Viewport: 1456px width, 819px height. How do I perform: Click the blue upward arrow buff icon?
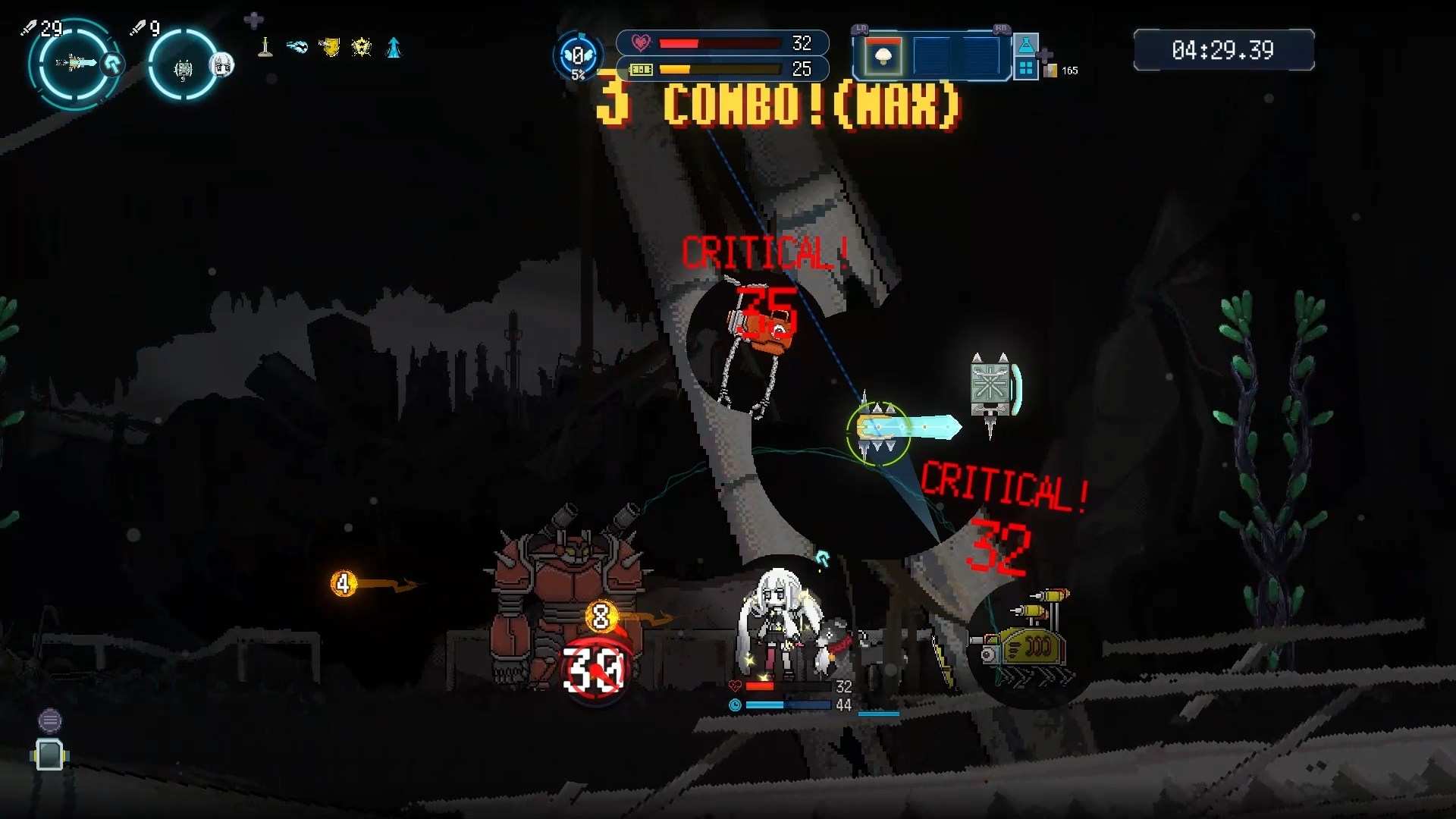click(394, 48)
